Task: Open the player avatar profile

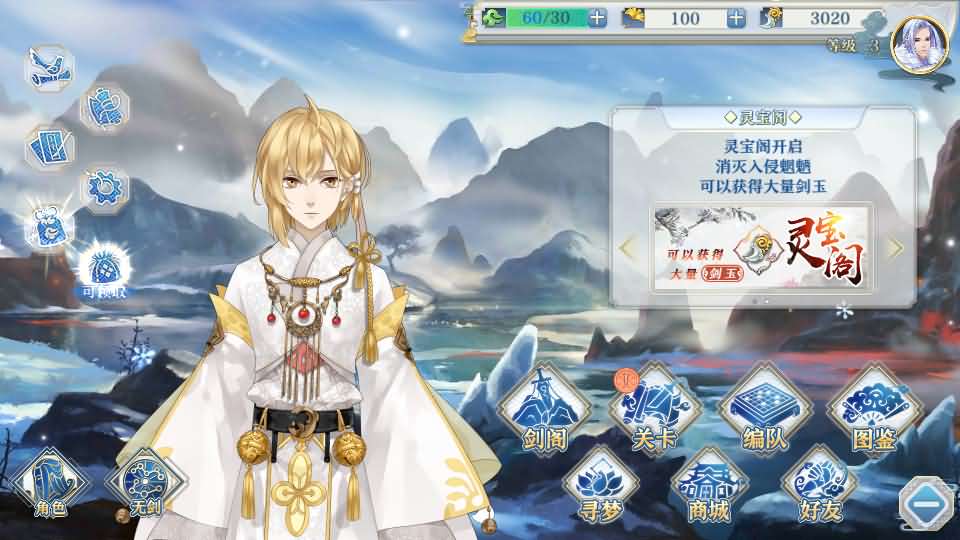Action: pyautogui.click(x=918, y=46)
